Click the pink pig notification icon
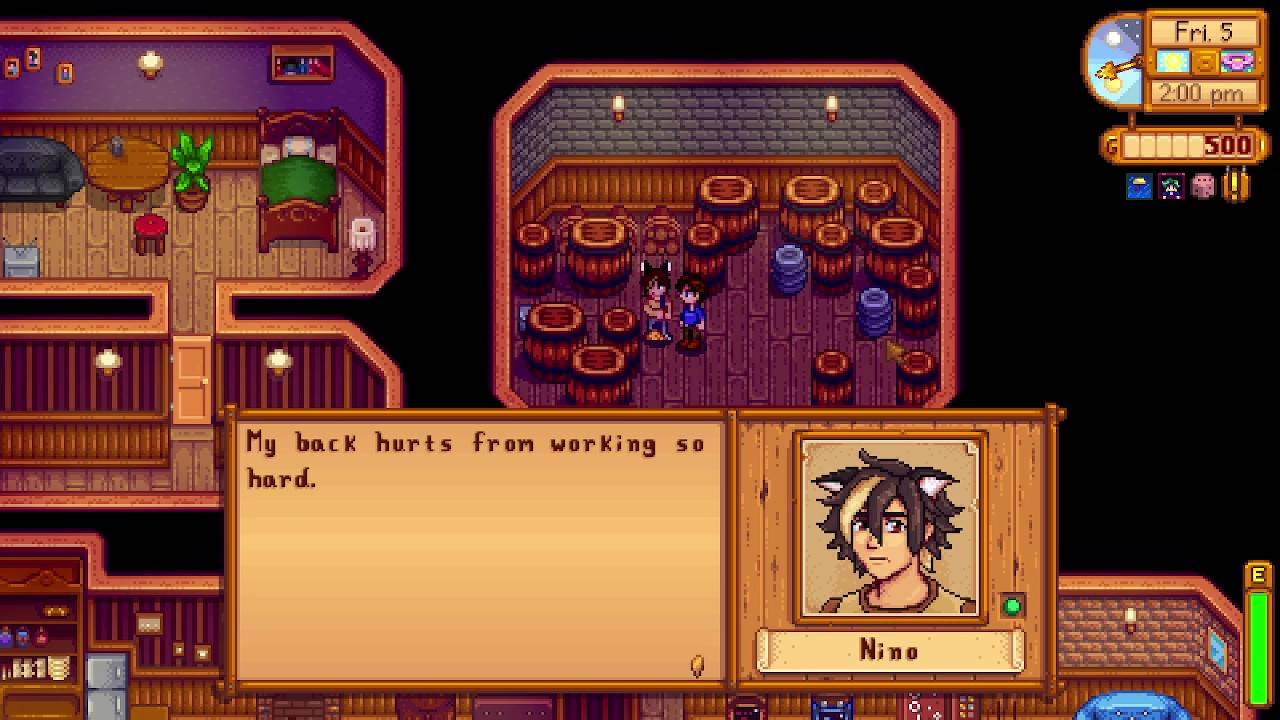Image resolution: width=1280 pixels, height=720 pixels. (1202, 187)
